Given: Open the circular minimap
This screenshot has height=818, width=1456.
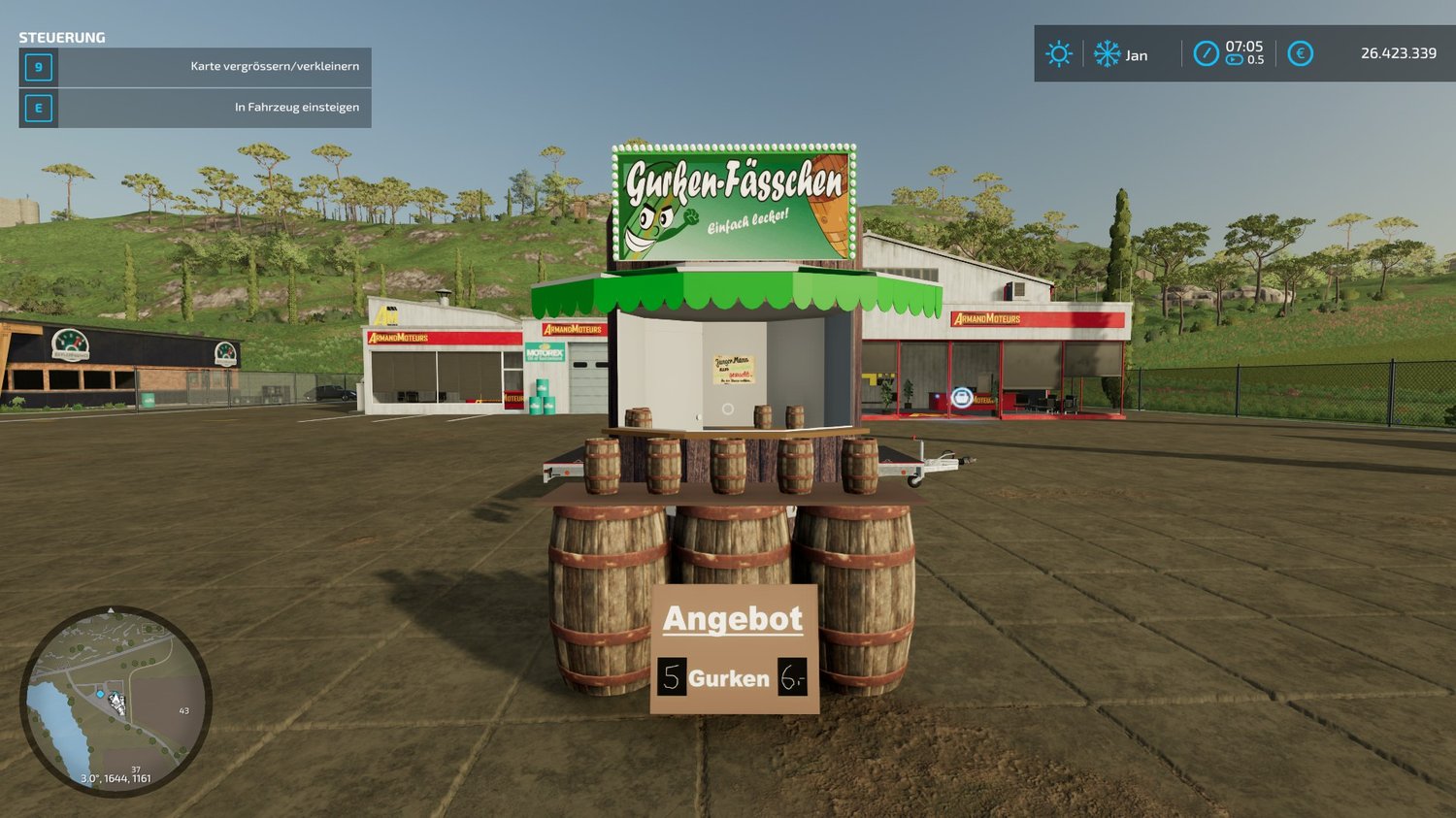Looking at the screenshot, I should click(116, 701).
